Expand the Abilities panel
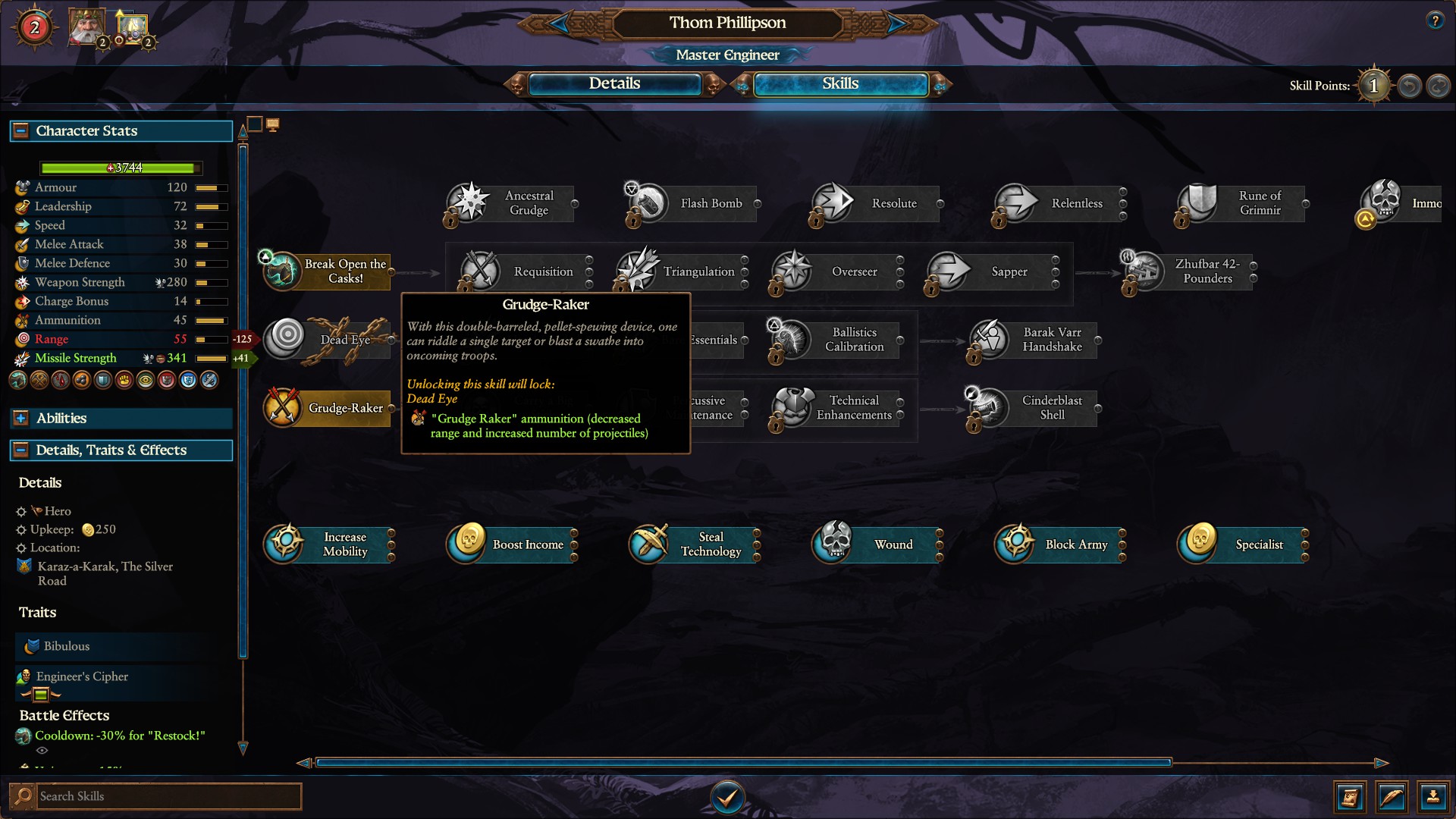 tap(20, 418)
